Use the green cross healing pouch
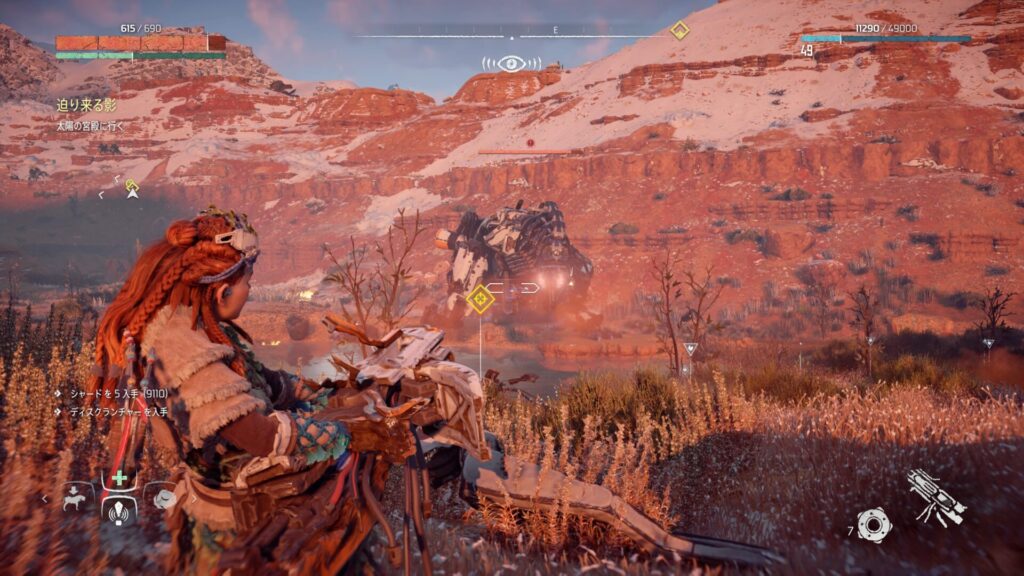Image resolution: width=1024 pixels, height=576 pixels. click(x=119, y=478)
